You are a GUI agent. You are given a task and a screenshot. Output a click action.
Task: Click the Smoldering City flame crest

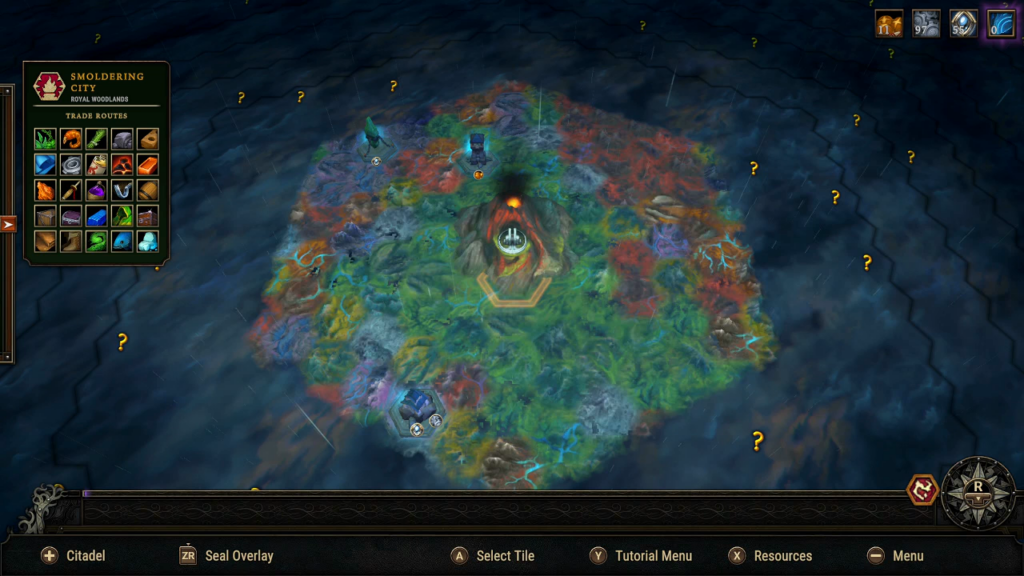coord(47,87)
